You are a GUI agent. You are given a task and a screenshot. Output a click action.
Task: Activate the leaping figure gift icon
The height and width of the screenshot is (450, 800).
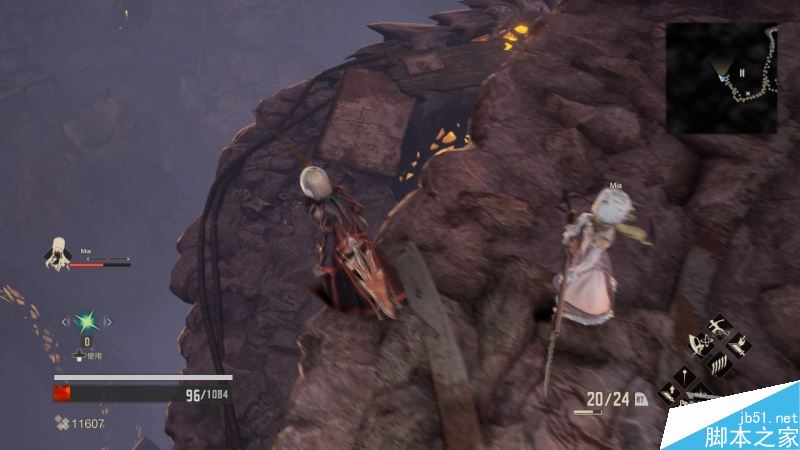[718, 328]
